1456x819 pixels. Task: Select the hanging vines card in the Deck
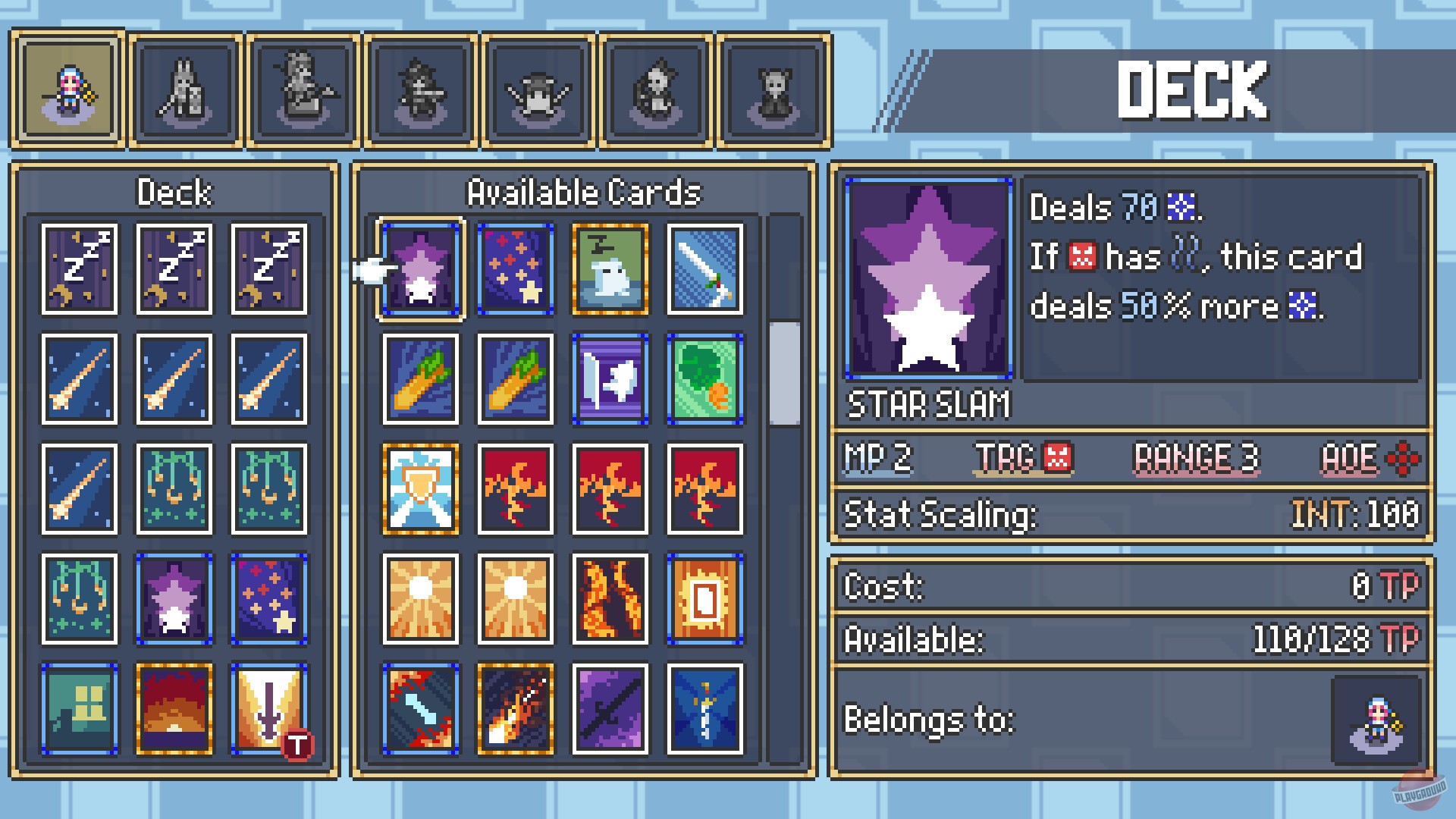pyautogui.click(x=174, y=489)
